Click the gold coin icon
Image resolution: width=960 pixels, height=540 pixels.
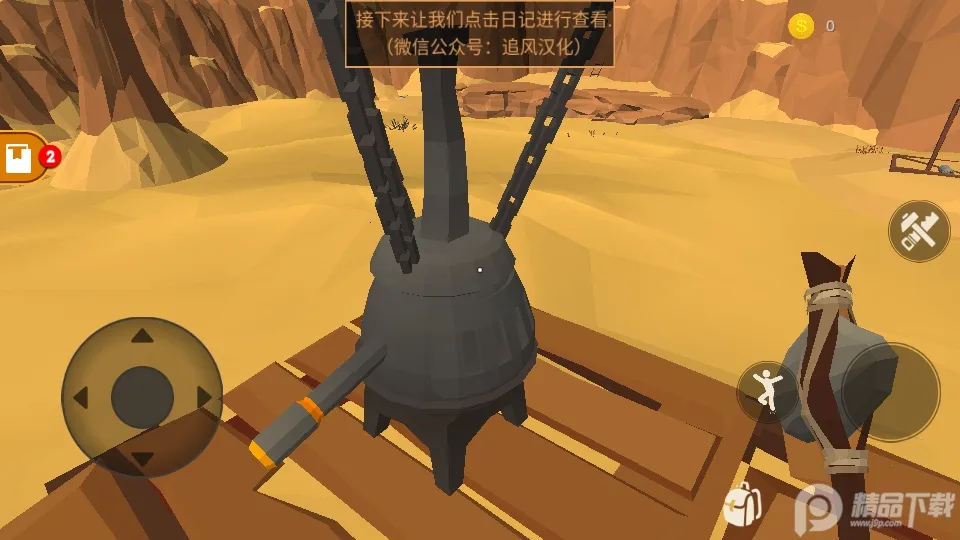[801, 26]
